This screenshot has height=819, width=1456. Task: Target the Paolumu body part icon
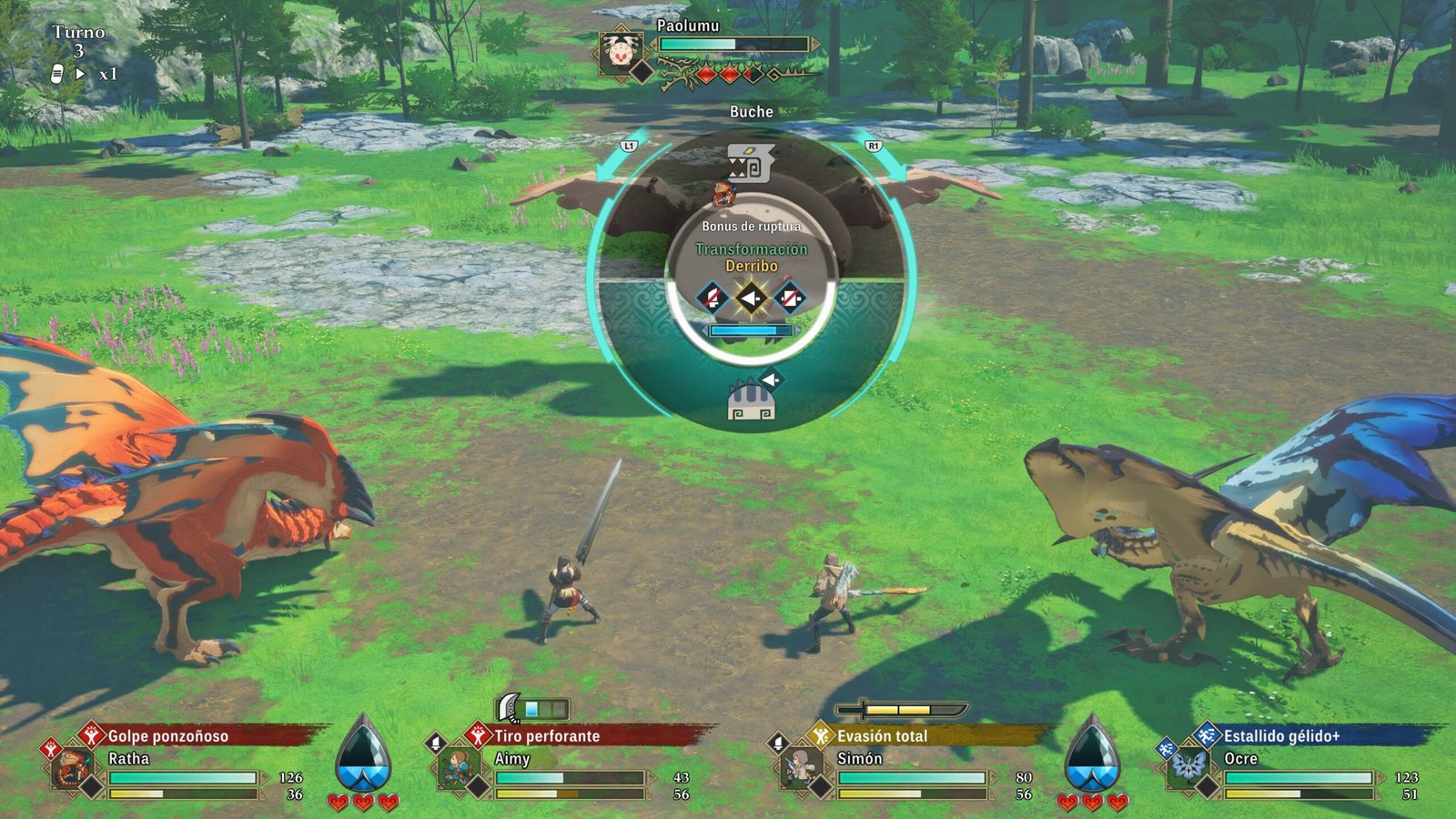pos(752,400)
